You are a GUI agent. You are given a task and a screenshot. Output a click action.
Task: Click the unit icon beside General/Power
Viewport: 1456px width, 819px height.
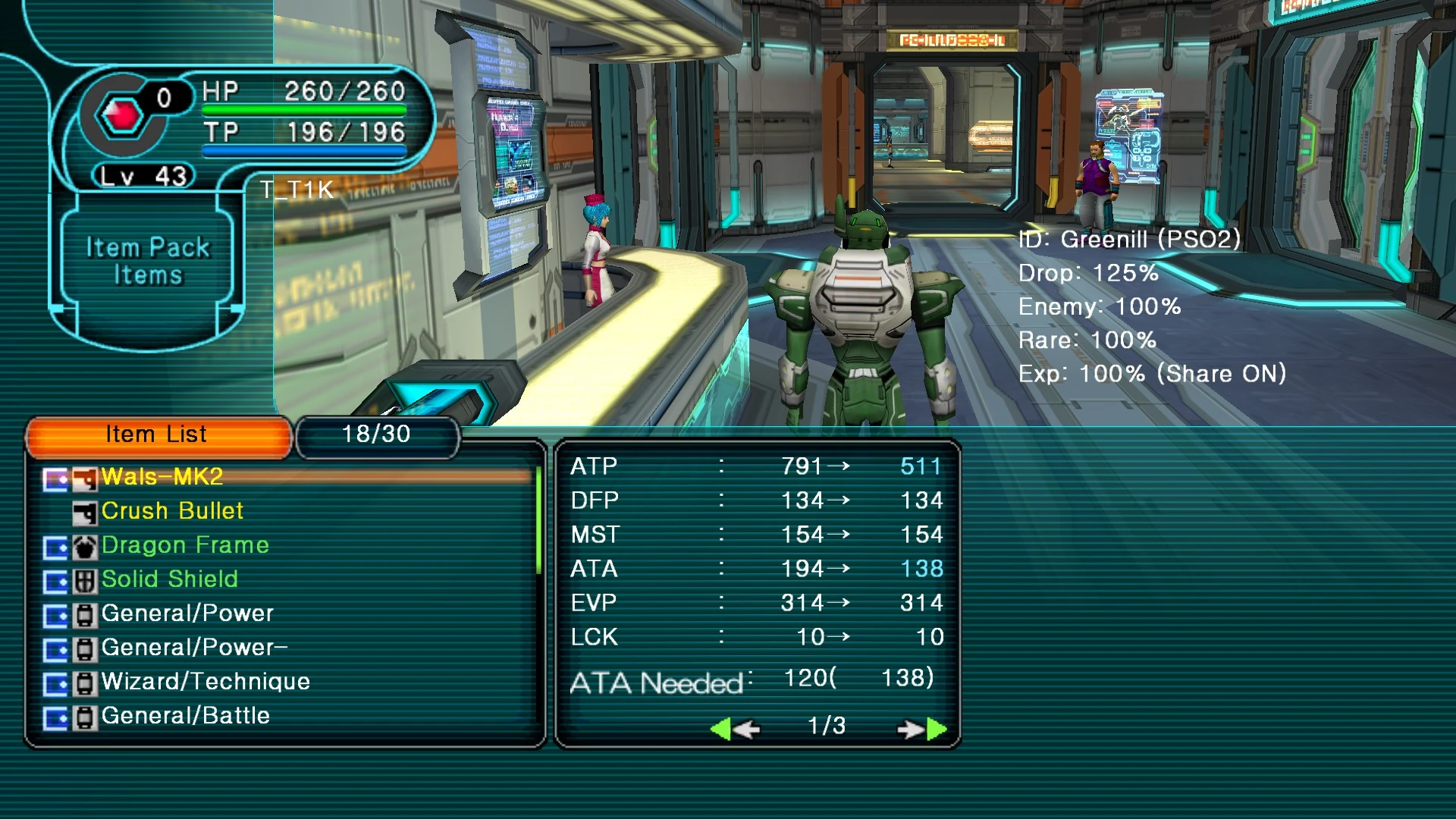click(x=86, y=613)
